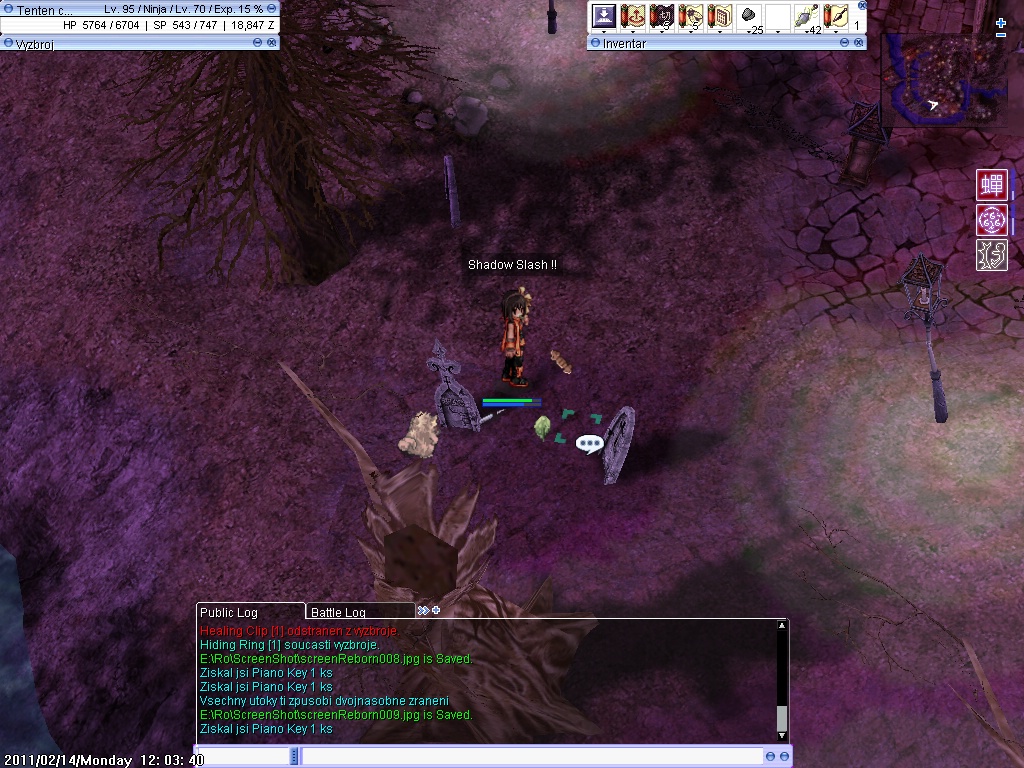The height and width of the screenshot is (768, 1024).
Task: Zoom in the minimap with plus button
Action: click(x=1001, y=22)
